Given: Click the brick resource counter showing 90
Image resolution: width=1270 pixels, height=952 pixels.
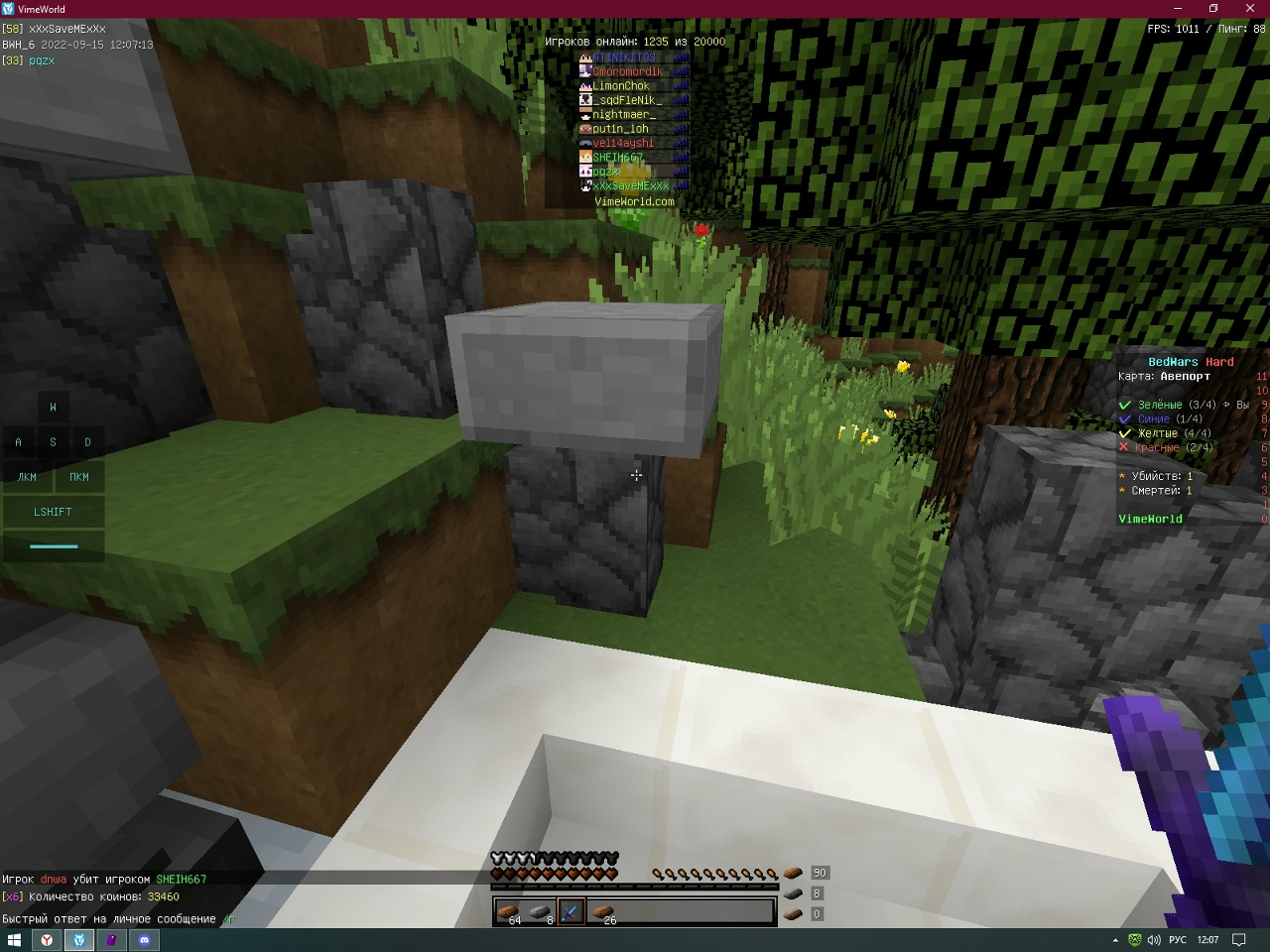Looking at the screenshot, I should [819, 873].
